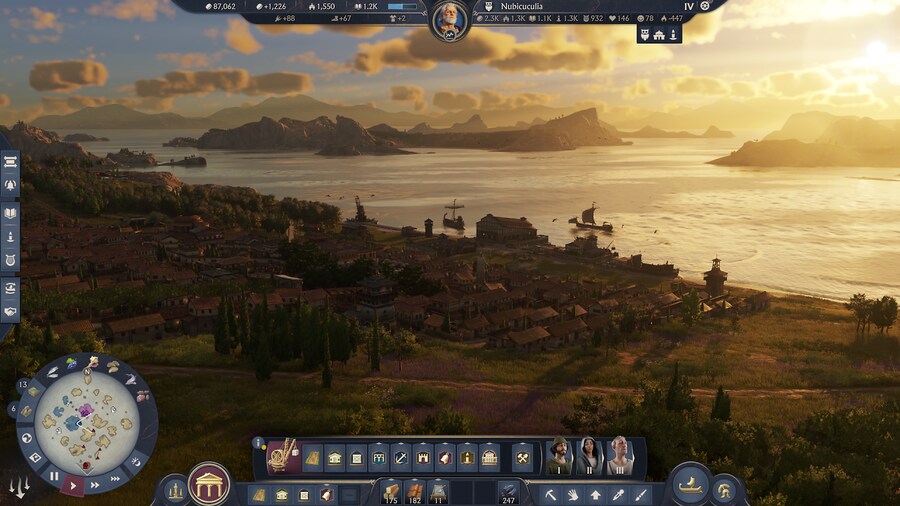Viewport: 900px width, 506px height.
Task: Open the governor portrait at top
Action: (x=449, y=20)
